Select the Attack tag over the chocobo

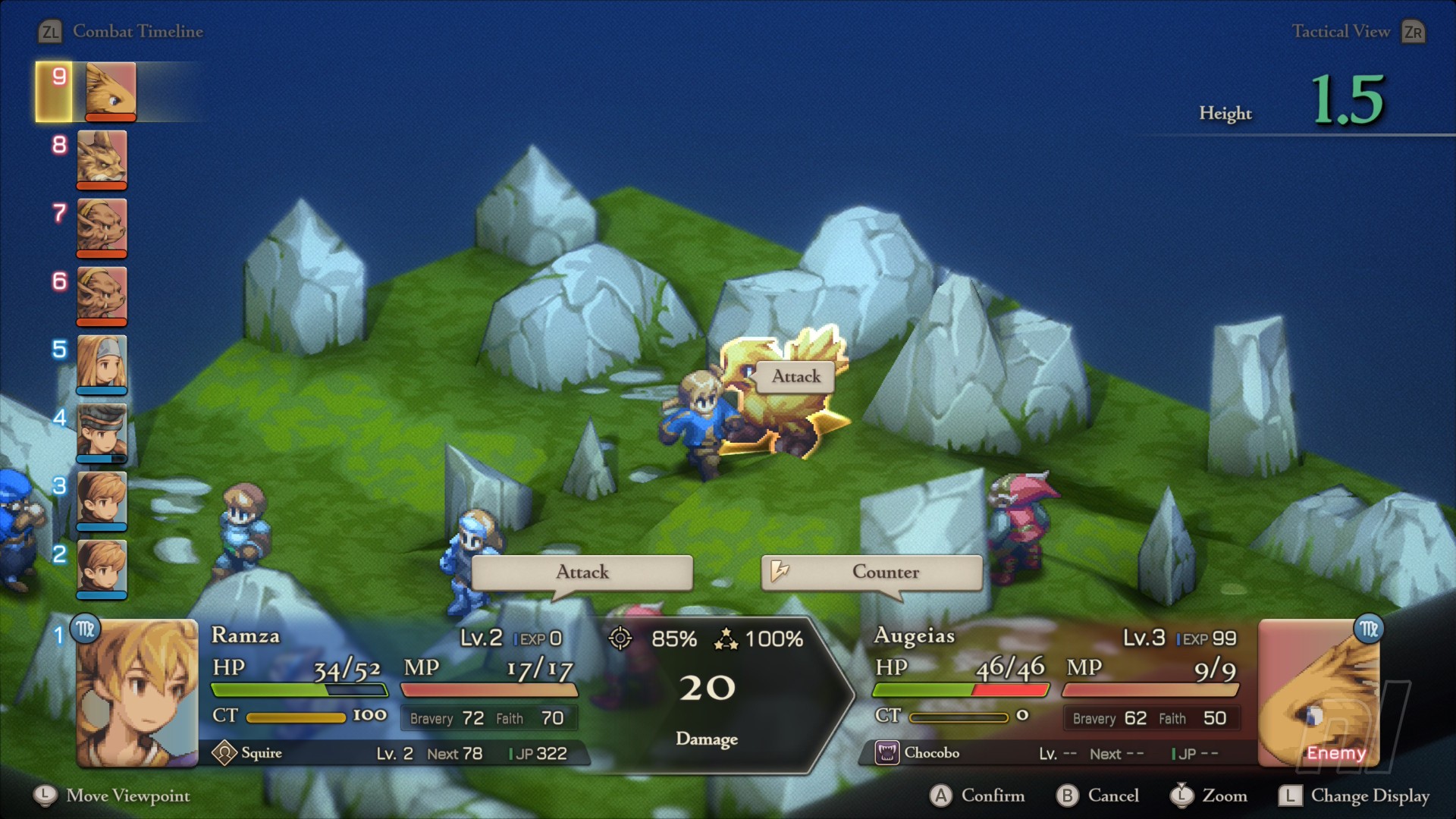pyautogui.click(x=795, y=376)
